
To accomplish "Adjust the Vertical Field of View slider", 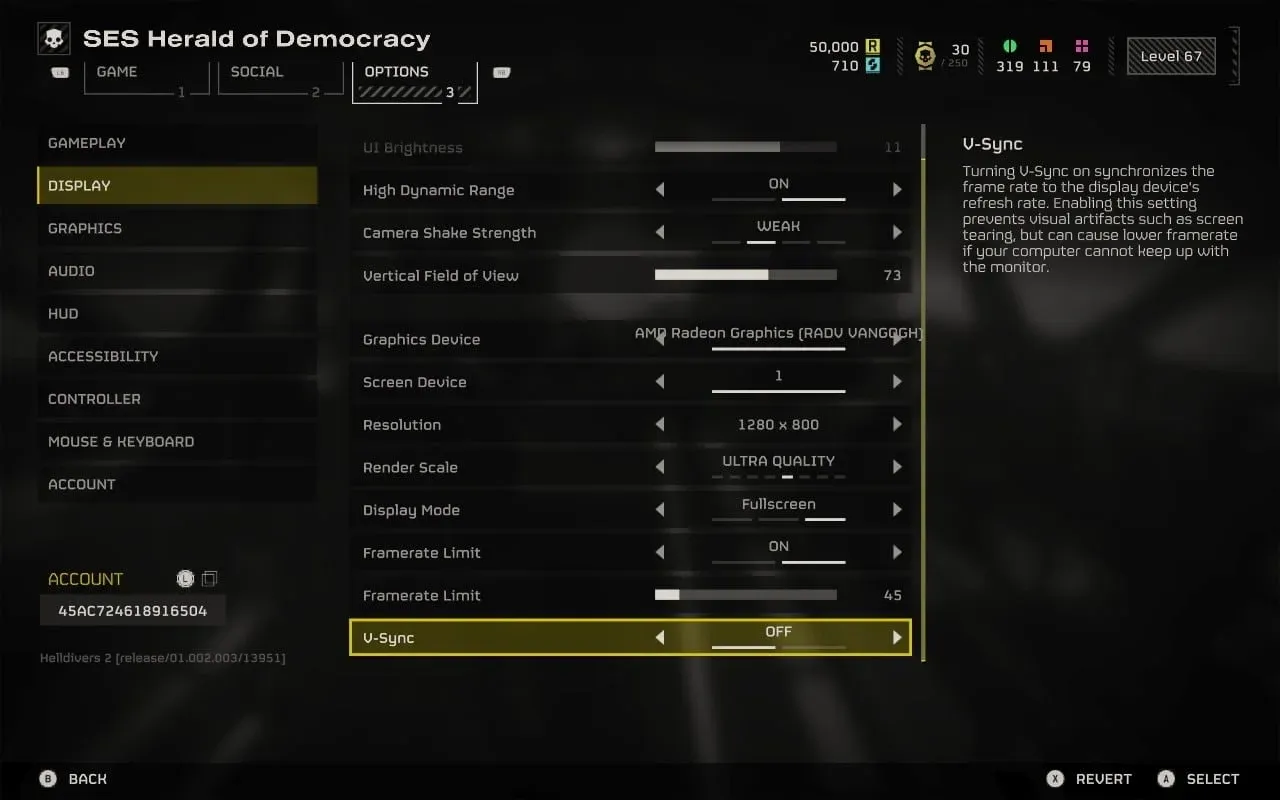I will [745, 275].
